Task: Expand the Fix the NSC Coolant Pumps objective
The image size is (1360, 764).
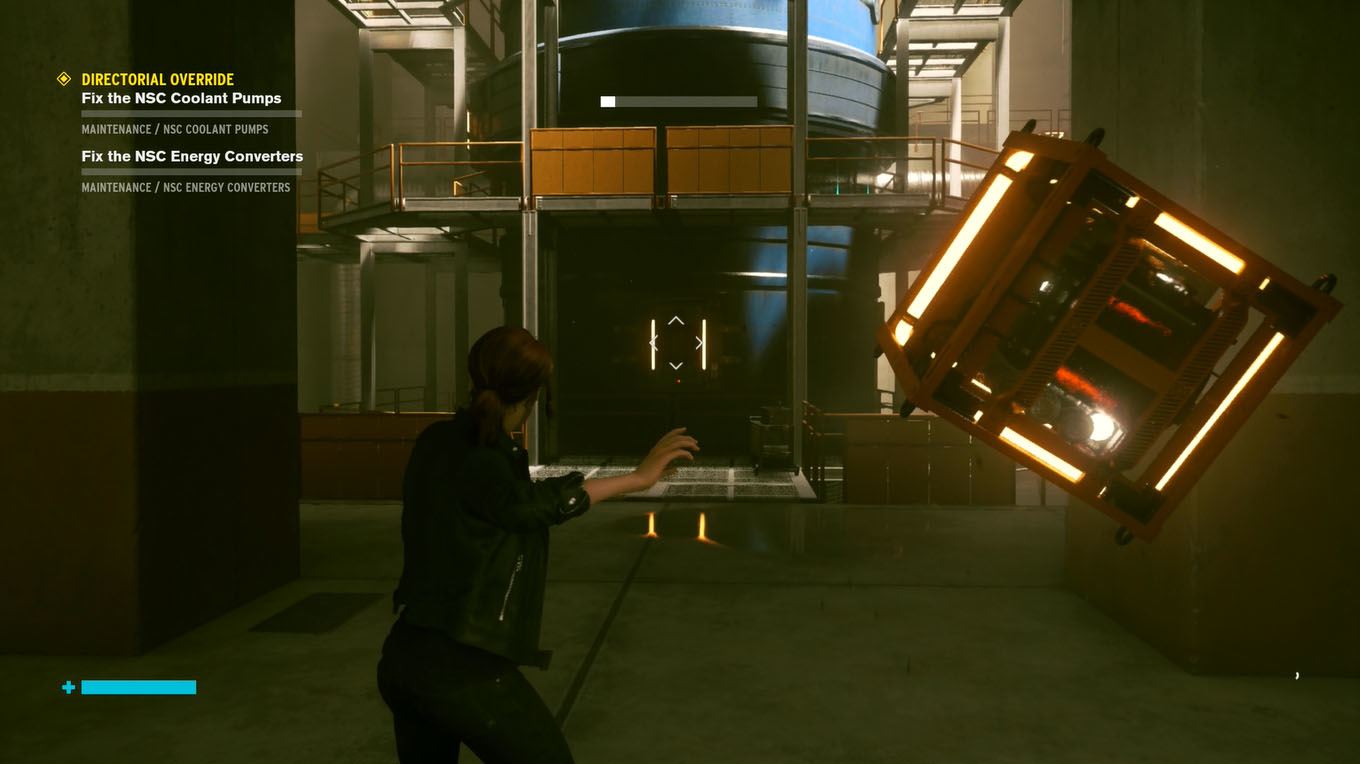Action: coord(182,97)
